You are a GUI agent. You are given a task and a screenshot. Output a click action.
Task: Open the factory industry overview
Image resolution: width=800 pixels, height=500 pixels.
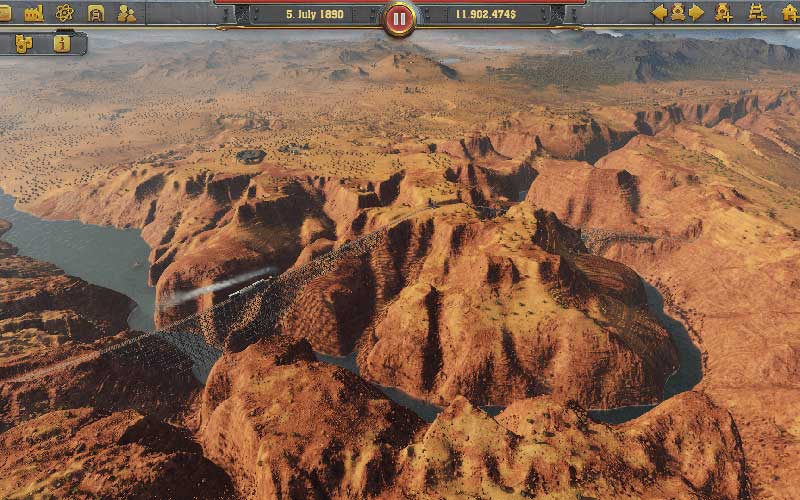(x=34, y=13)
